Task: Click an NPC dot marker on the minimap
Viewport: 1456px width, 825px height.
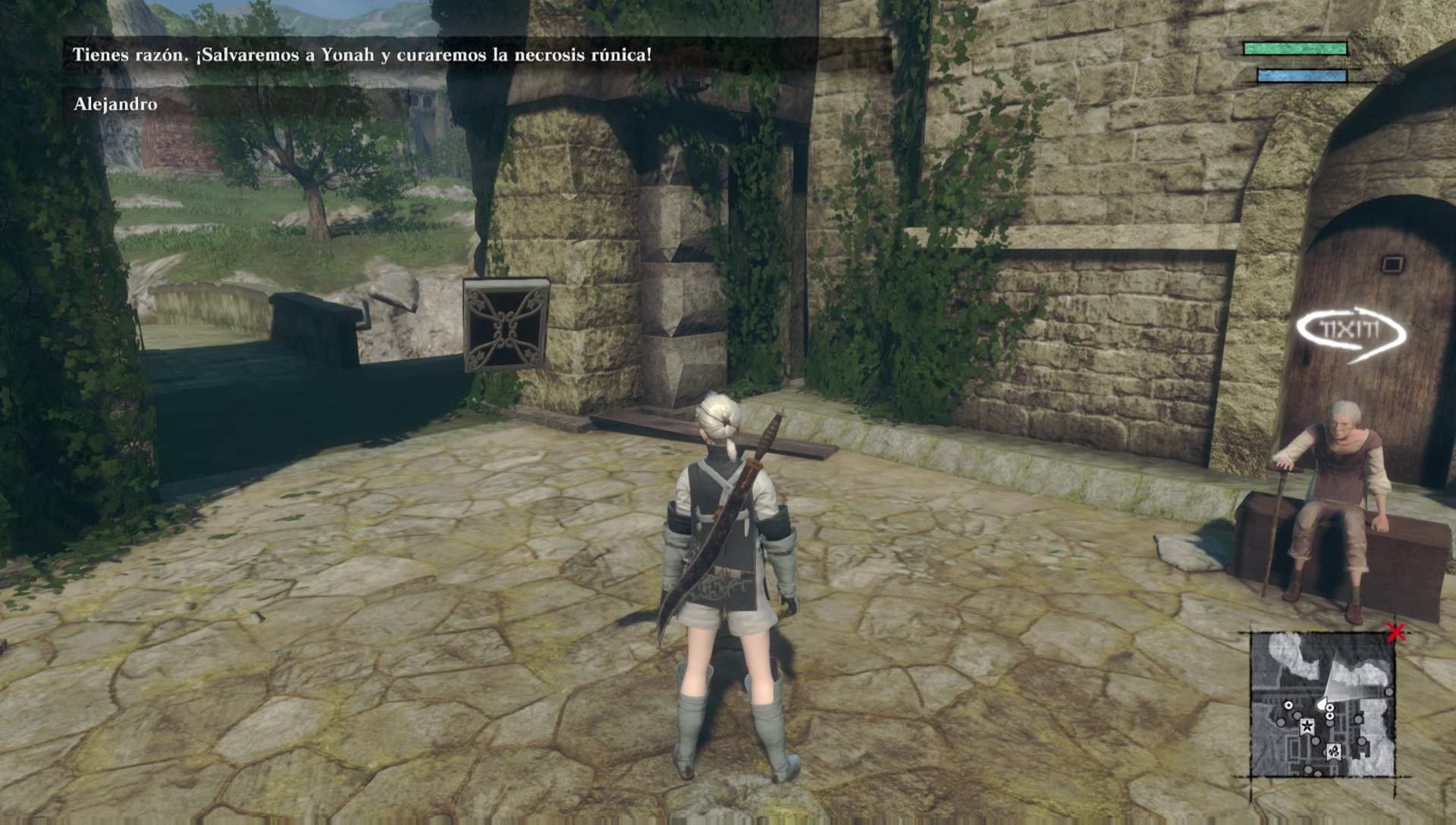Action: coord(1288,705)
